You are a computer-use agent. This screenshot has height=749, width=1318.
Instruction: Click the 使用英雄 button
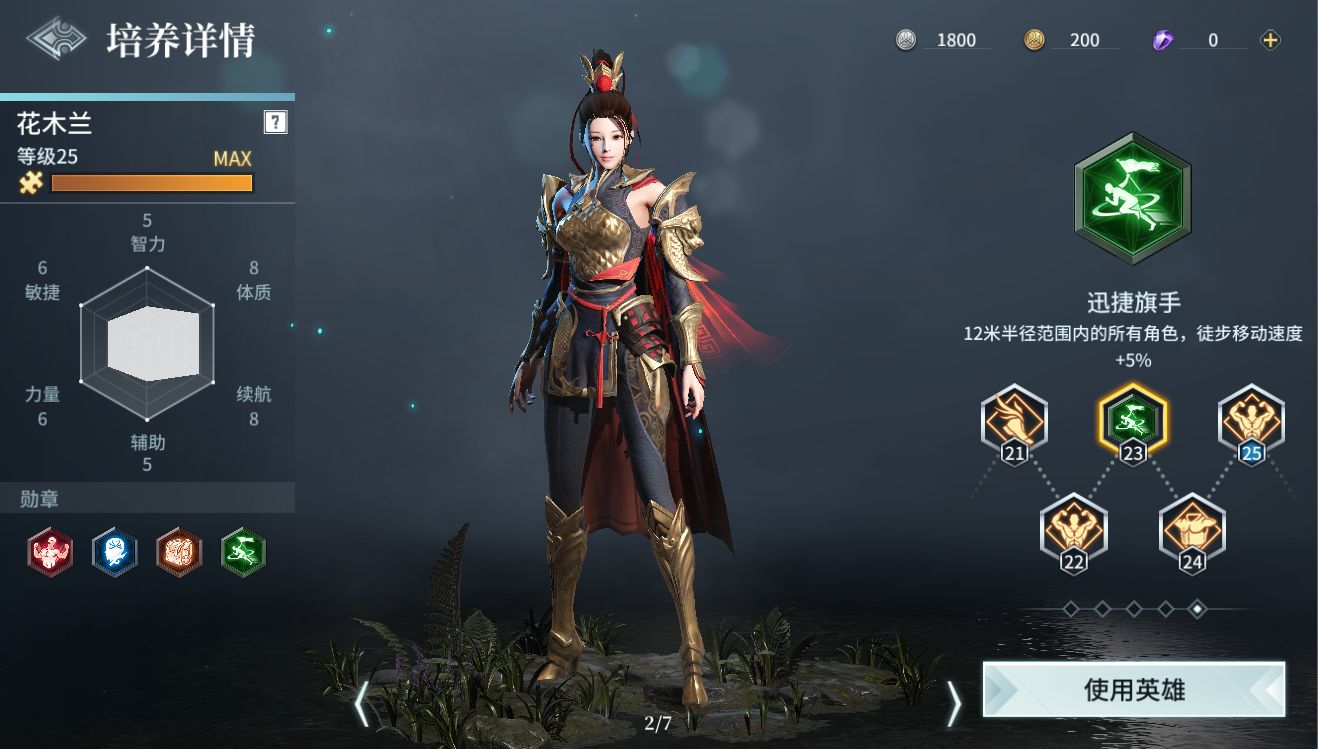pos(1133,689)
